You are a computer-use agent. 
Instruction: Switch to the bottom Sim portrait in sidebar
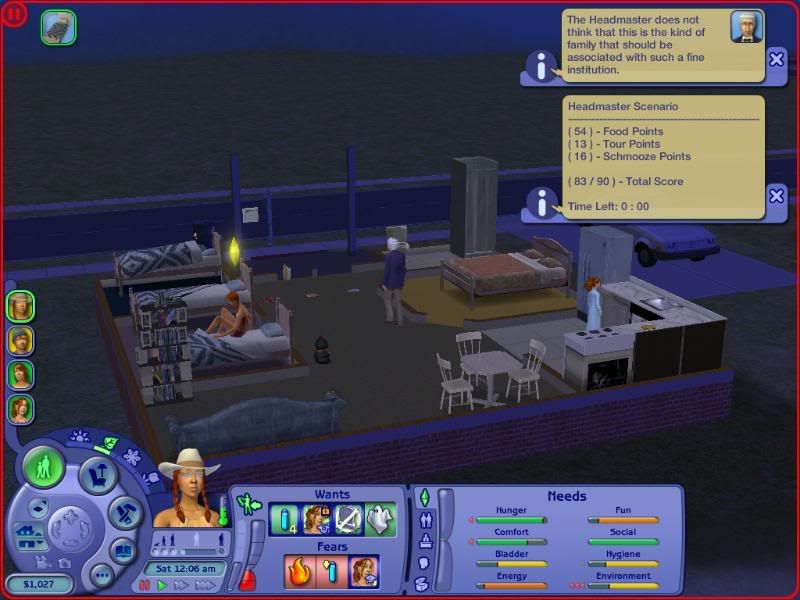(20, 408)
